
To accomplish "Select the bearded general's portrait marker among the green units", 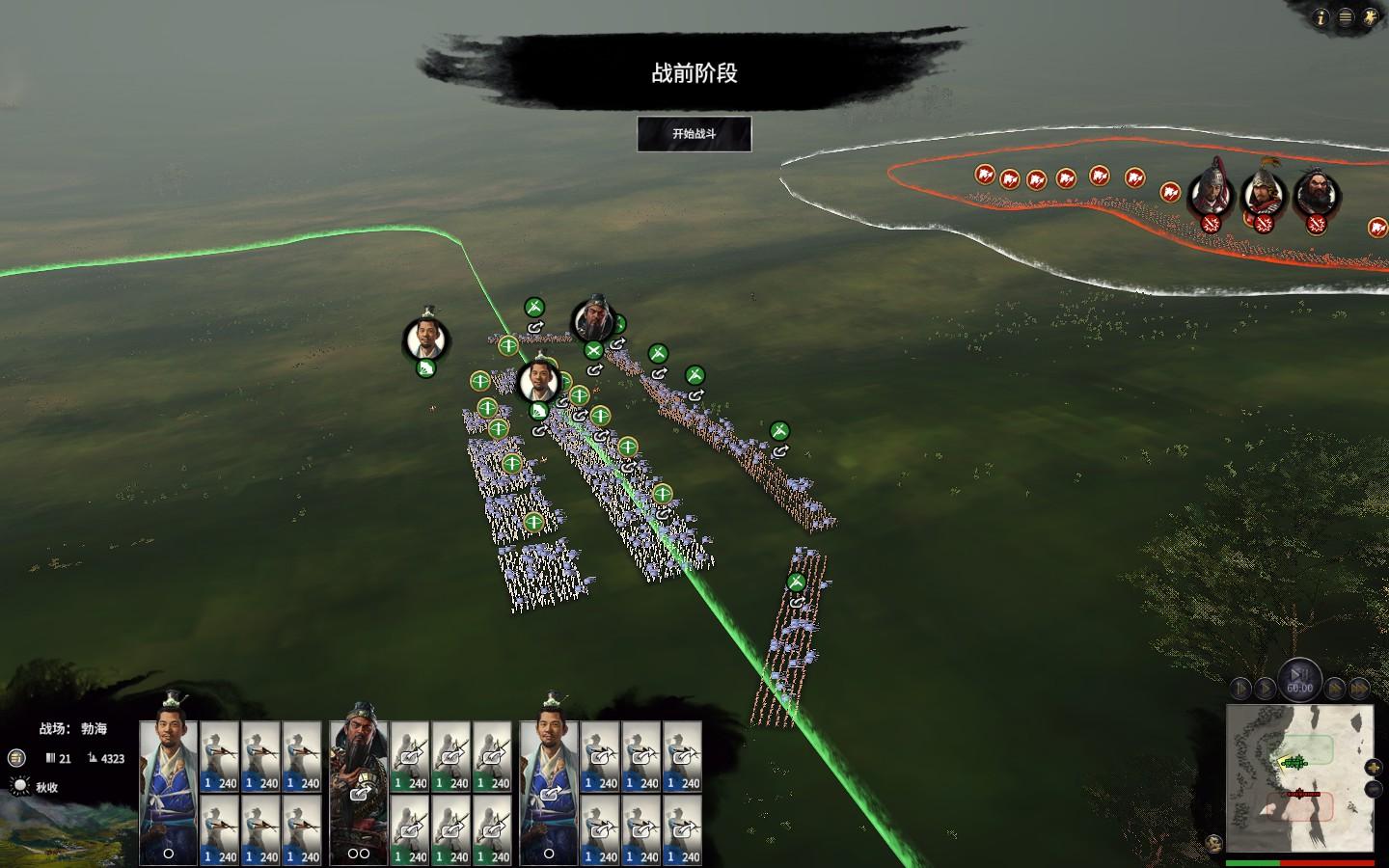I will point(591,320).
